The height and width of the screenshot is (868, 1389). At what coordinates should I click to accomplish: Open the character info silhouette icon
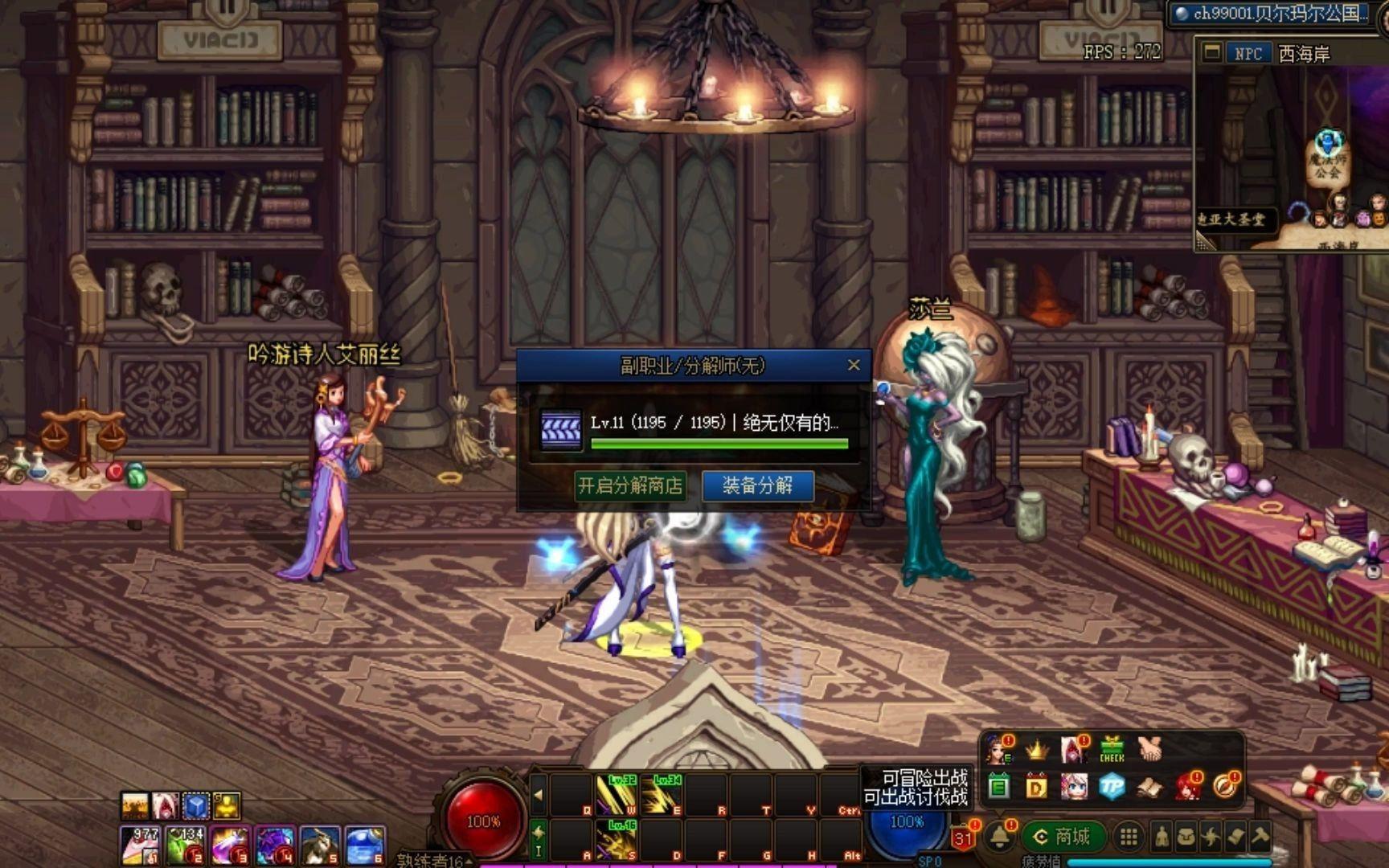pos(1162,837)
